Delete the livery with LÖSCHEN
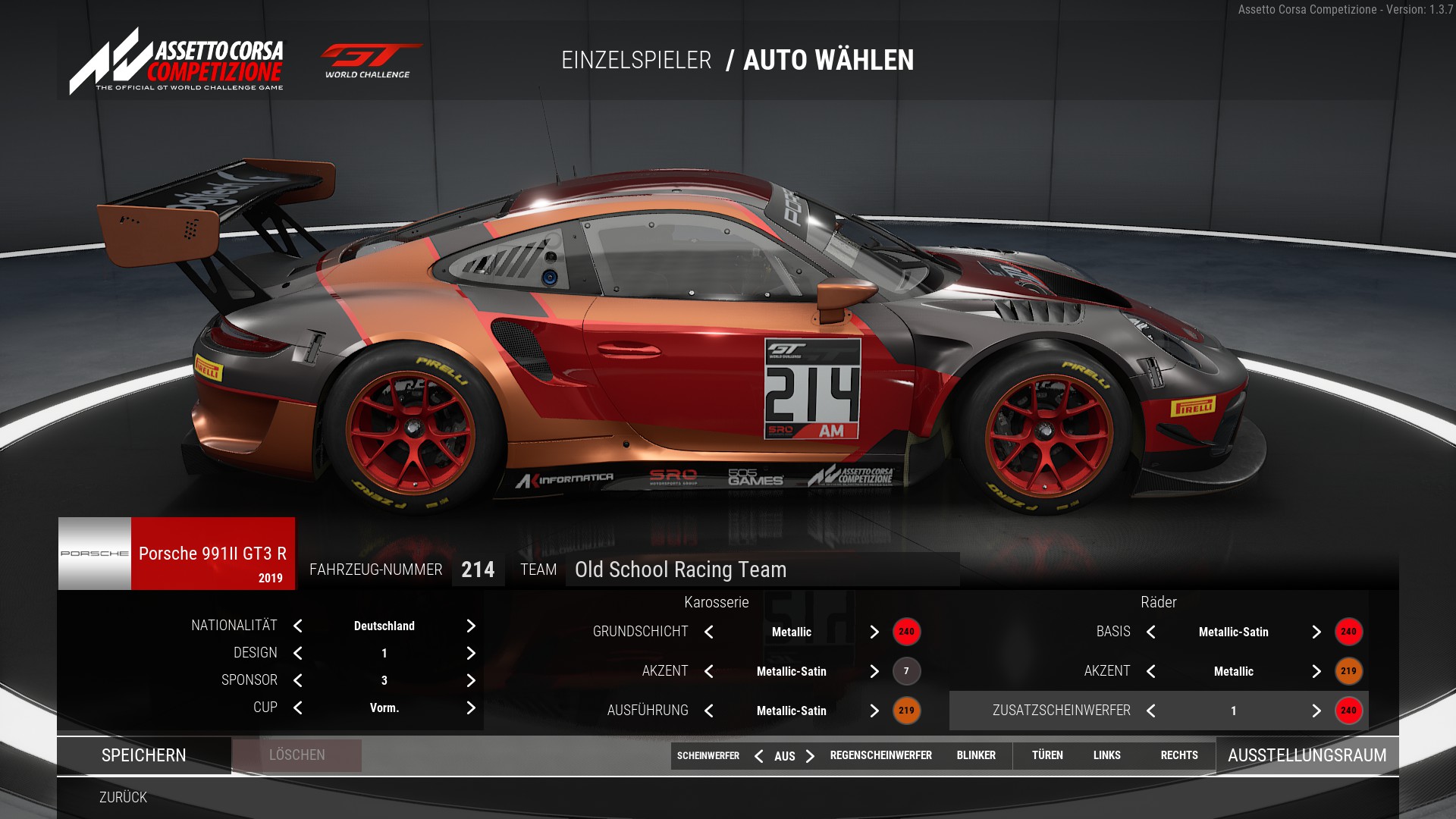Viewport: 1456px width, 819px height. [x=297, y=755]
